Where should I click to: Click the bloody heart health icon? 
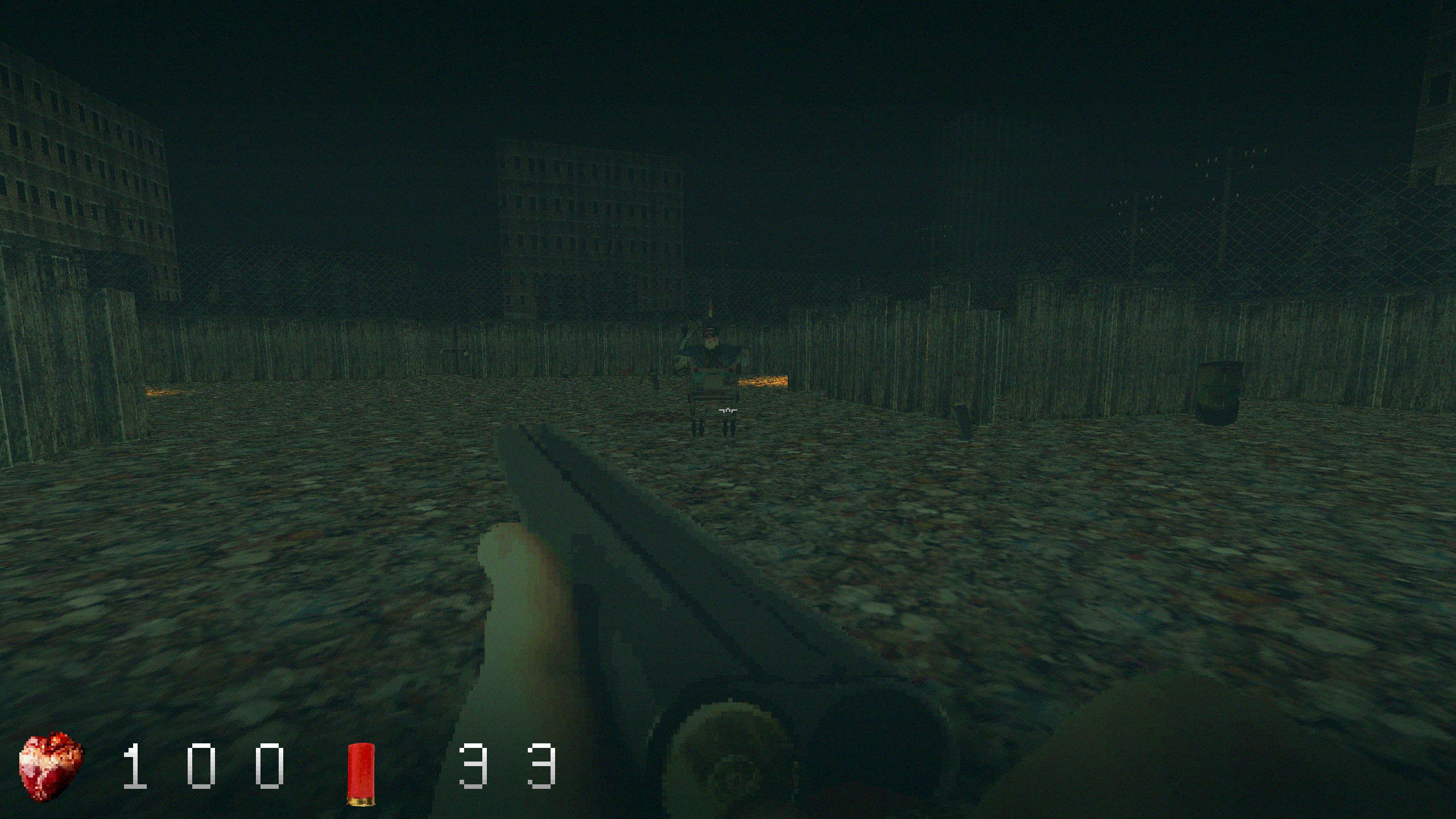[x=51, y=766]
